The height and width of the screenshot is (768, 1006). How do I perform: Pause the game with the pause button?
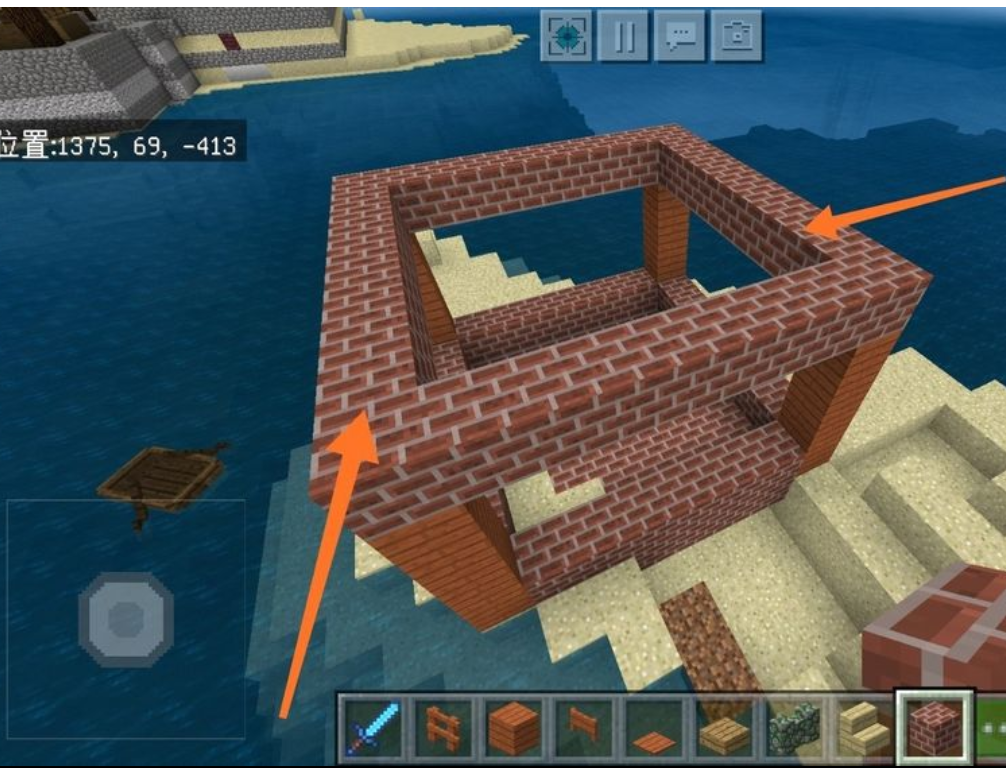[624, 36]
